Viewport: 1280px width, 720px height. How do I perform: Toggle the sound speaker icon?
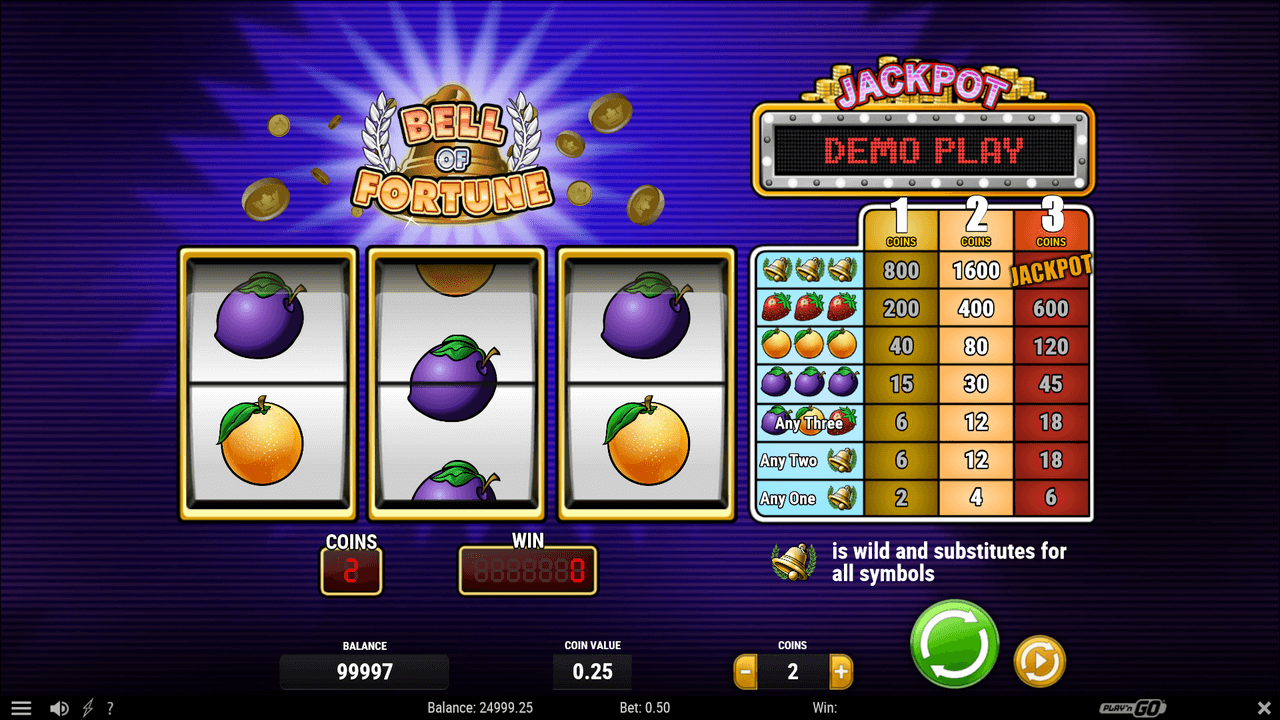[59, 708]
